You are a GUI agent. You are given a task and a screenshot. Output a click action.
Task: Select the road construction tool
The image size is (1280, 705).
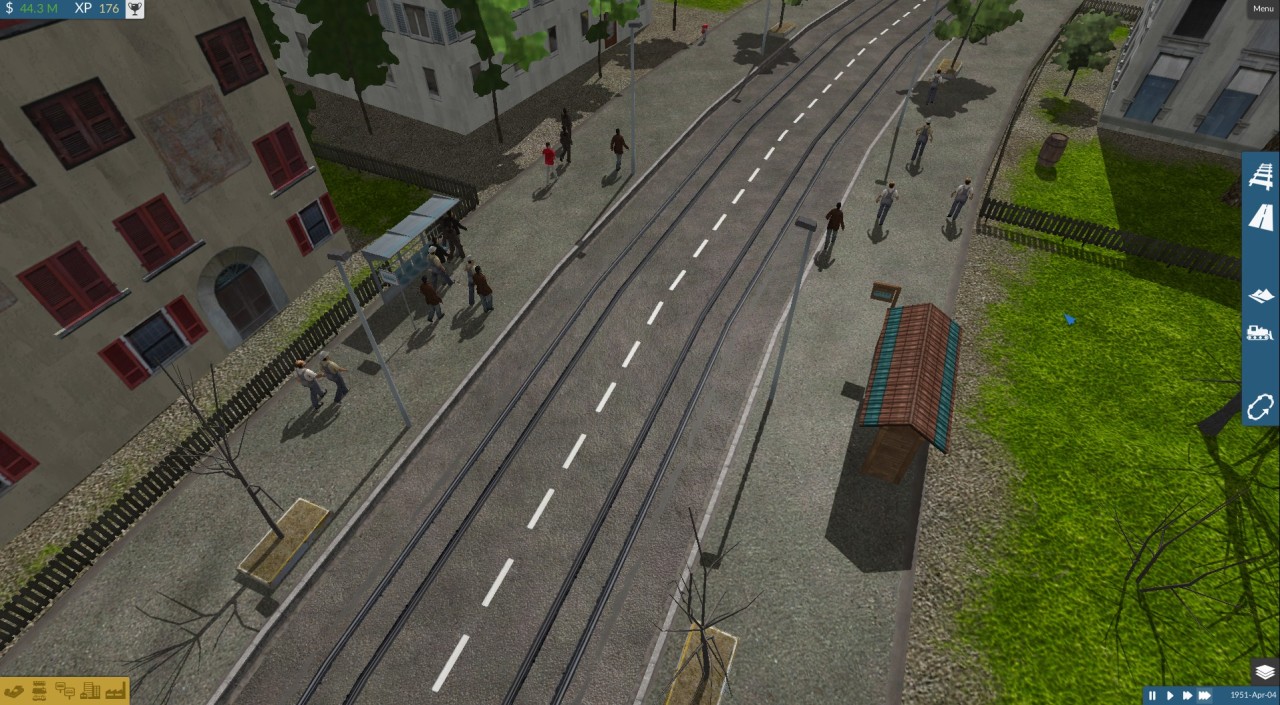(x=1261, y=217)
